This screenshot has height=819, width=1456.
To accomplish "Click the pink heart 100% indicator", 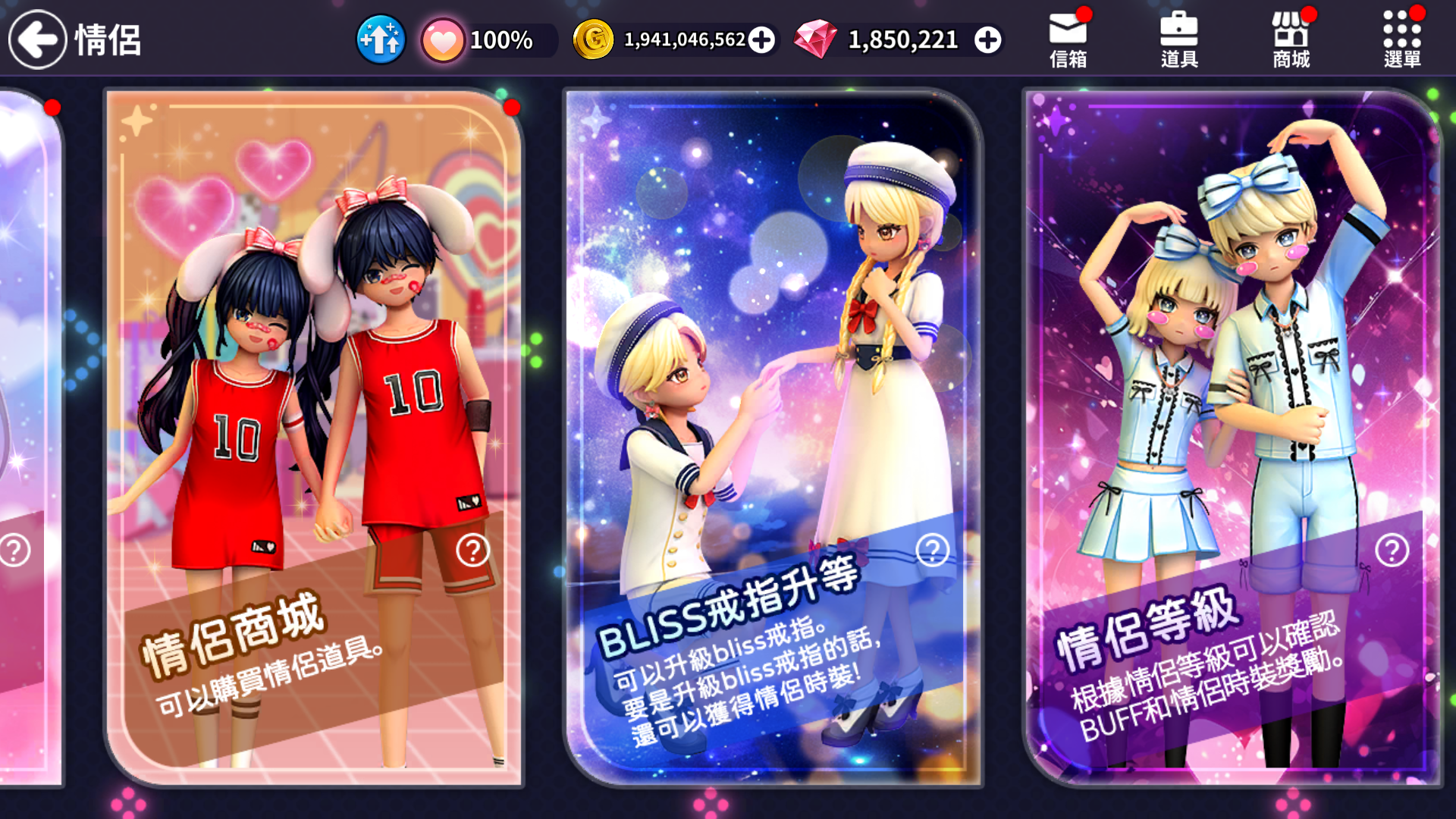I will click(443, 40).
